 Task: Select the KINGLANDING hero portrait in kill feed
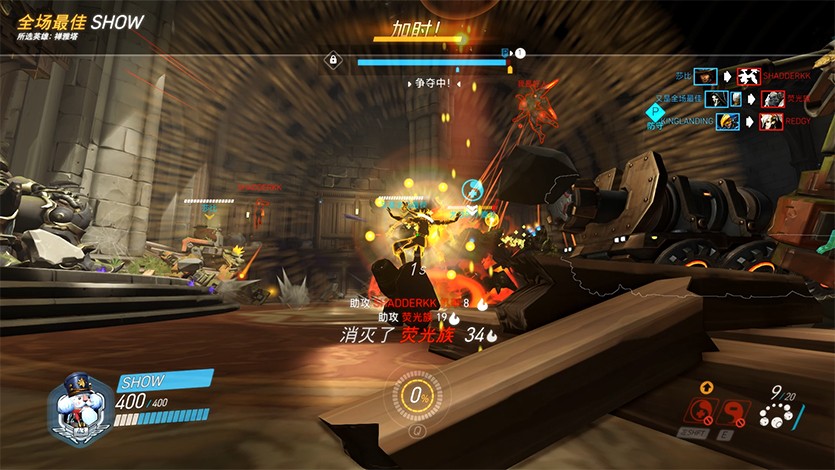coord(727,121)
